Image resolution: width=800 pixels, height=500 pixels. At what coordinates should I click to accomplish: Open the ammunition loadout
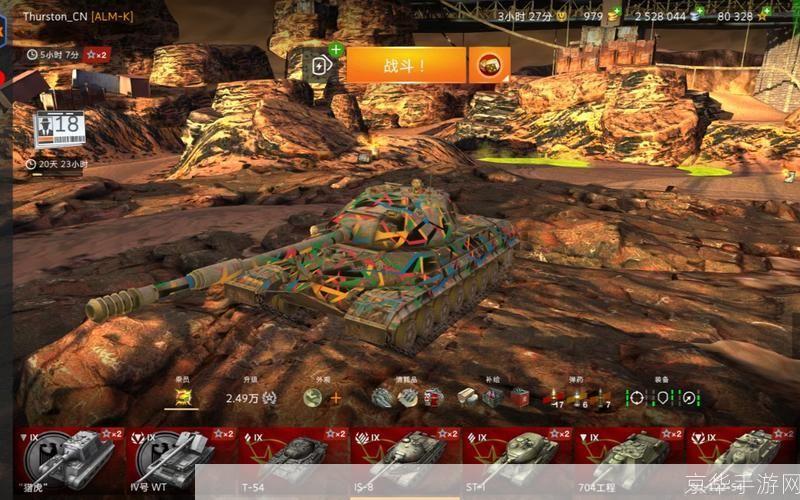point(576,398)
